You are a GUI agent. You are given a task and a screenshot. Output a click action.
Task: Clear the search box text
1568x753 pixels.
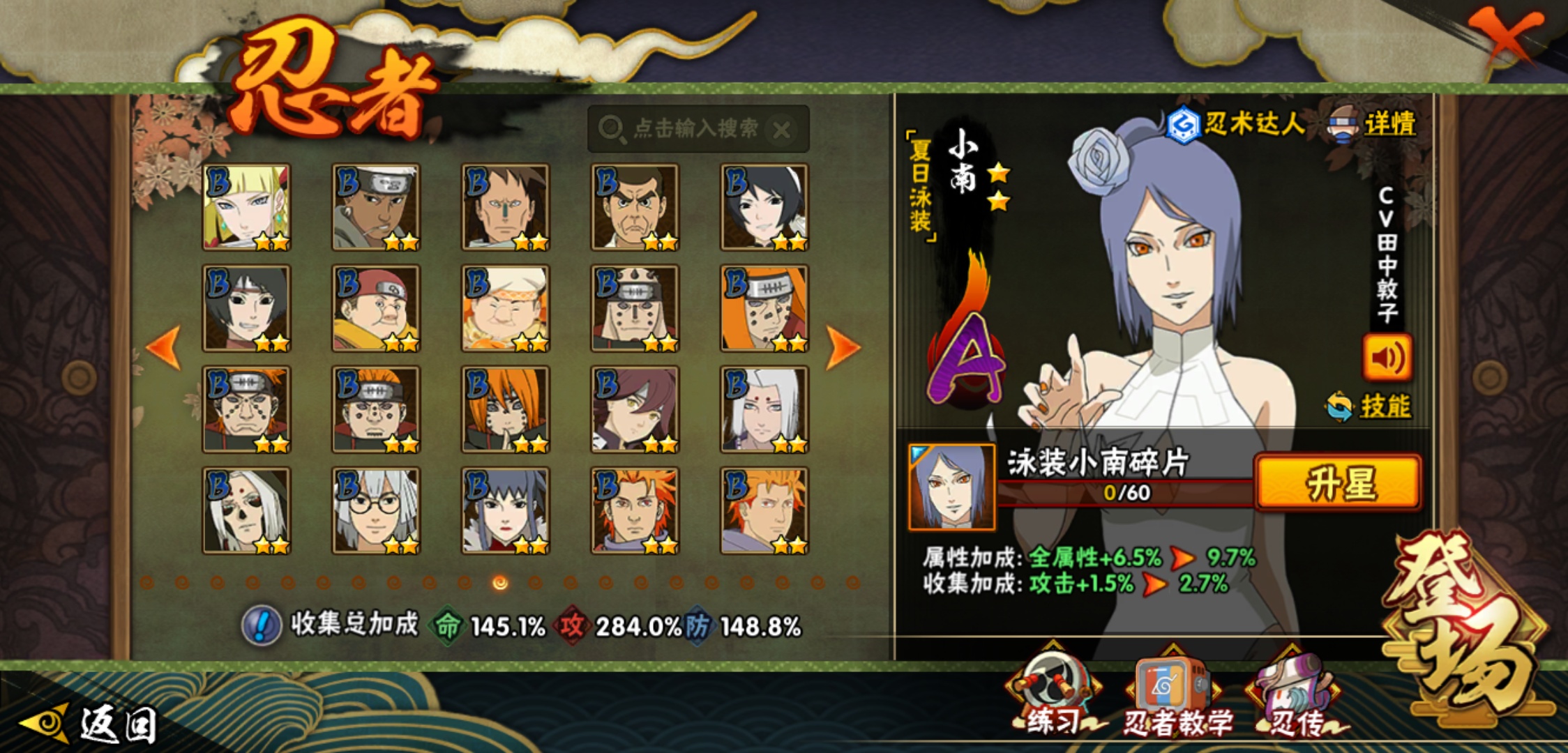782,130
